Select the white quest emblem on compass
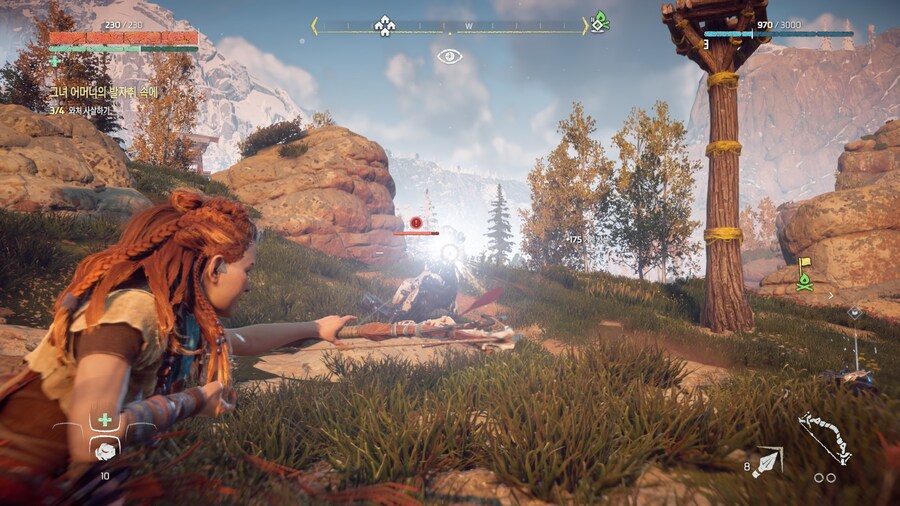The image size is (900, 506). (385, 25)
